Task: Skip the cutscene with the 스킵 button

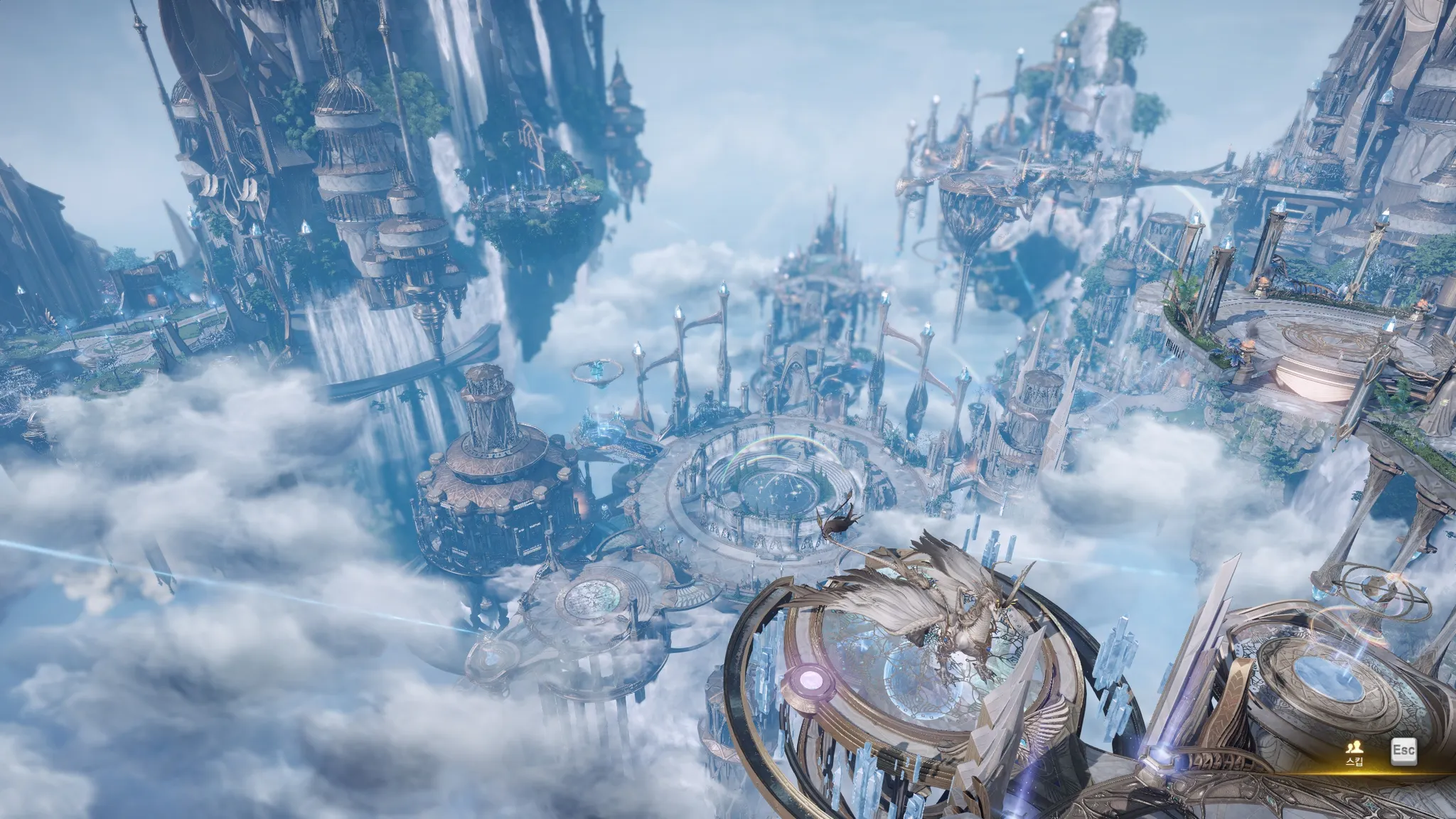Action: click(1354, 753)
